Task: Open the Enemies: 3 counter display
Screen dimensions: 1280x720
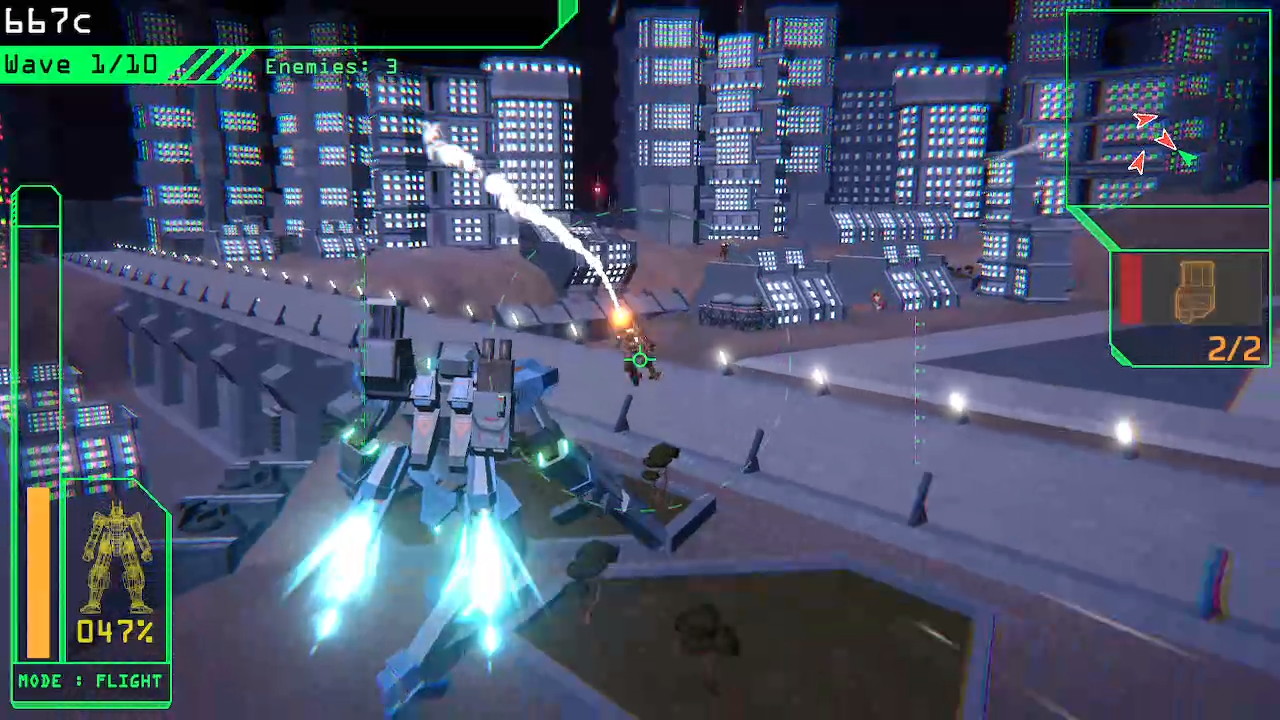Action: (x=330, y=66)
